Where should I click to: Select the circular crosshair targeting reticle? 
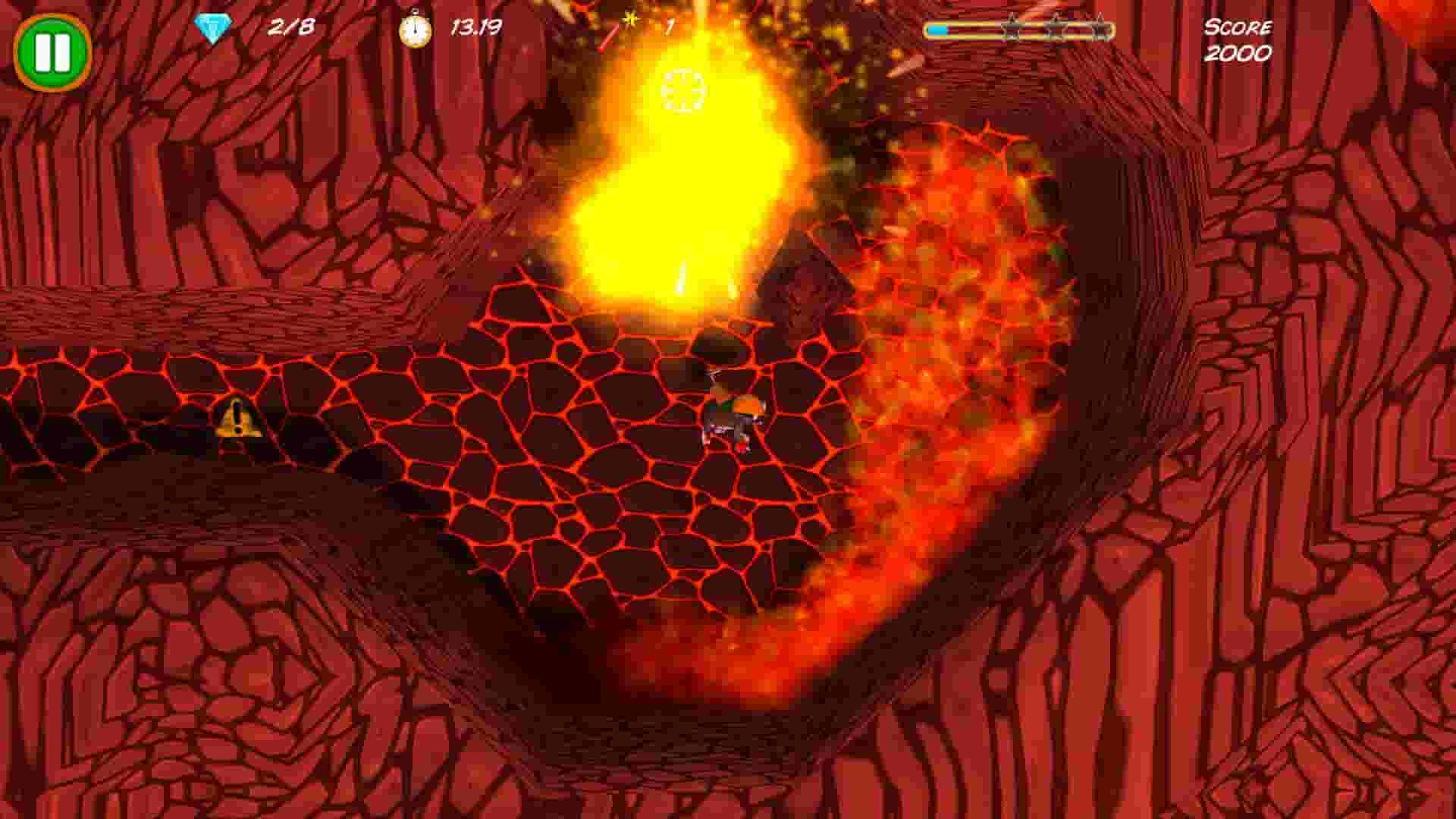click(x=681, y=89)
